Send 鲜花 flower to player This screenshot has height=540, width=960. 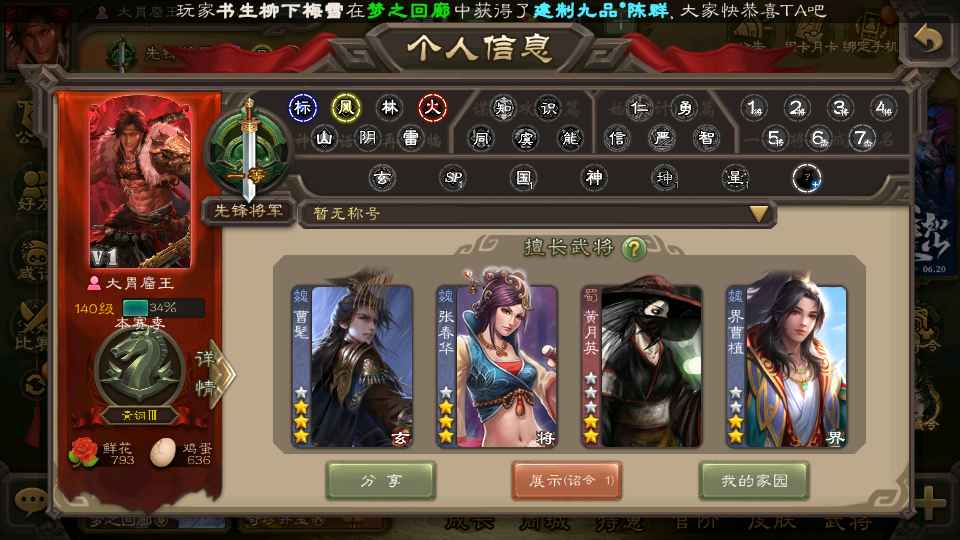(82, 453)
